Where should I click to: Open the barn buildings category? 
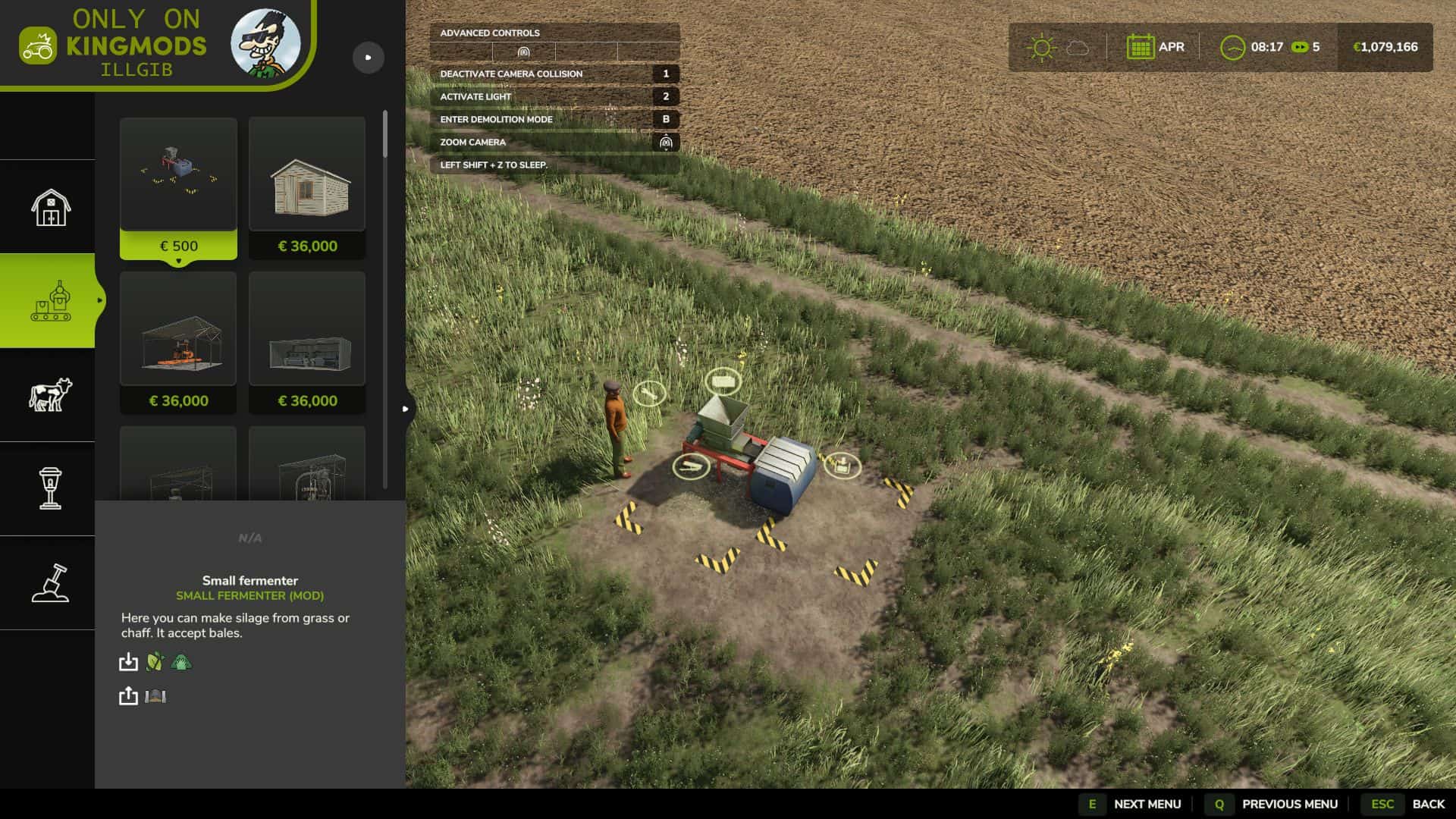click(50, 207)
